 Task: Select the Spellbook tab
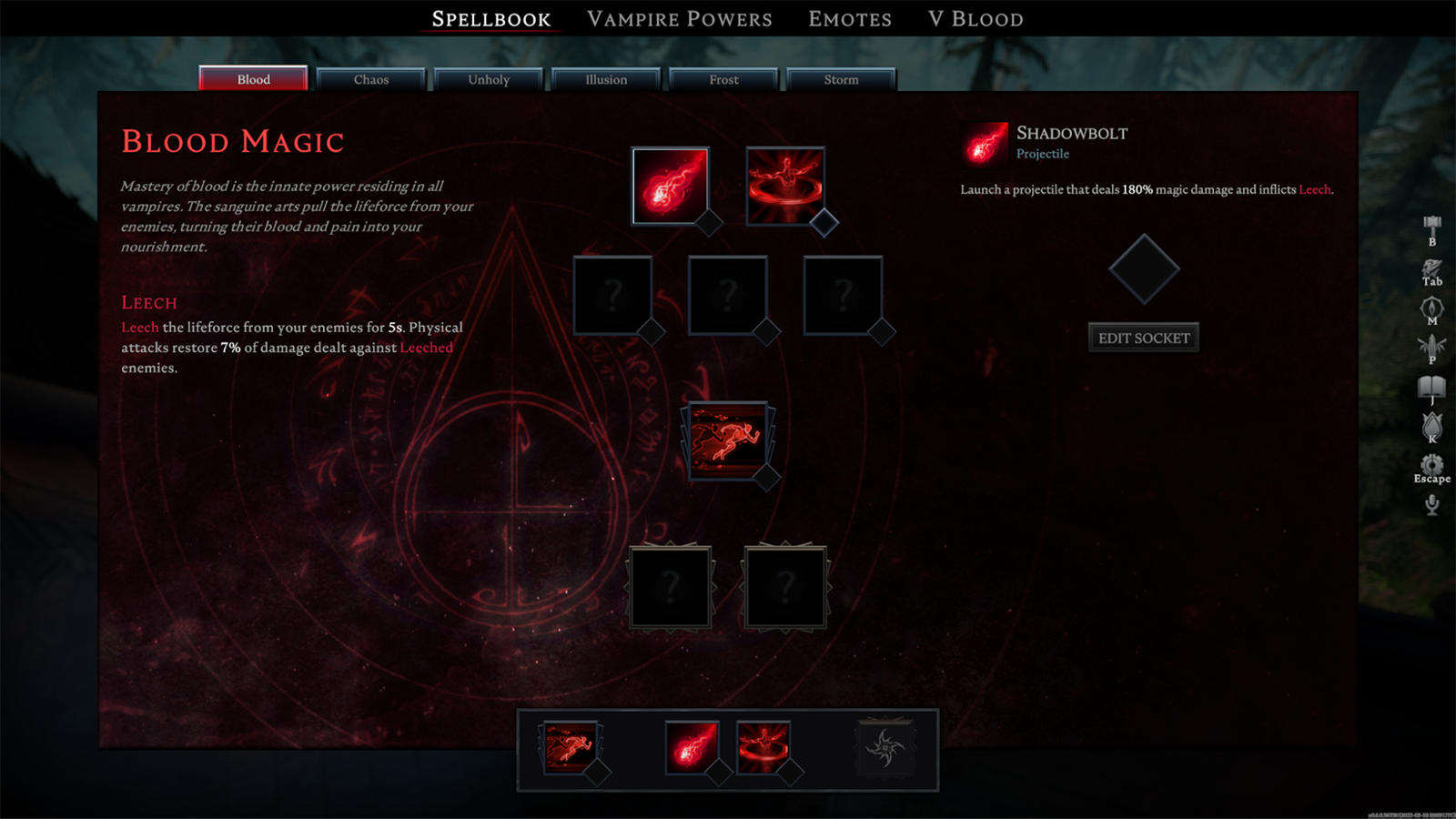click(x=490, y=19)
